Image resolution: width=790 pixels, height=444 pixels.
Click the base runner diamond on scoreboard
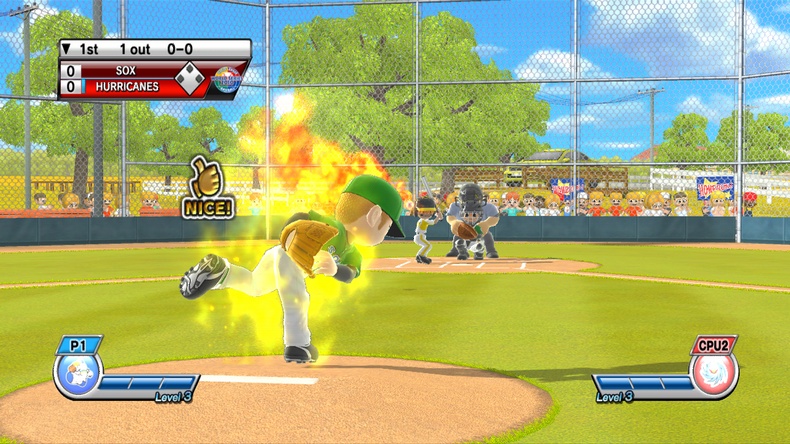click(189, 76)
